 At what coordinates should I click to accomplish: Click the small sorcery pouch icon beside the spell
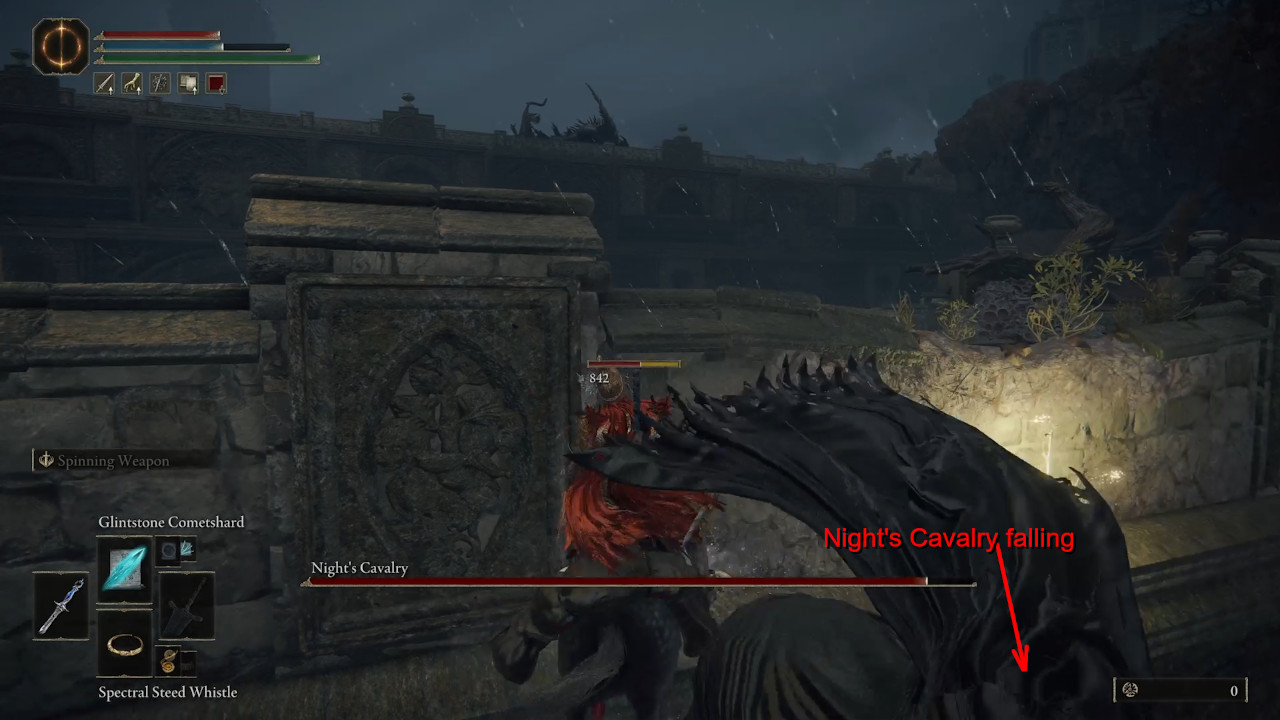pos(170,550)
